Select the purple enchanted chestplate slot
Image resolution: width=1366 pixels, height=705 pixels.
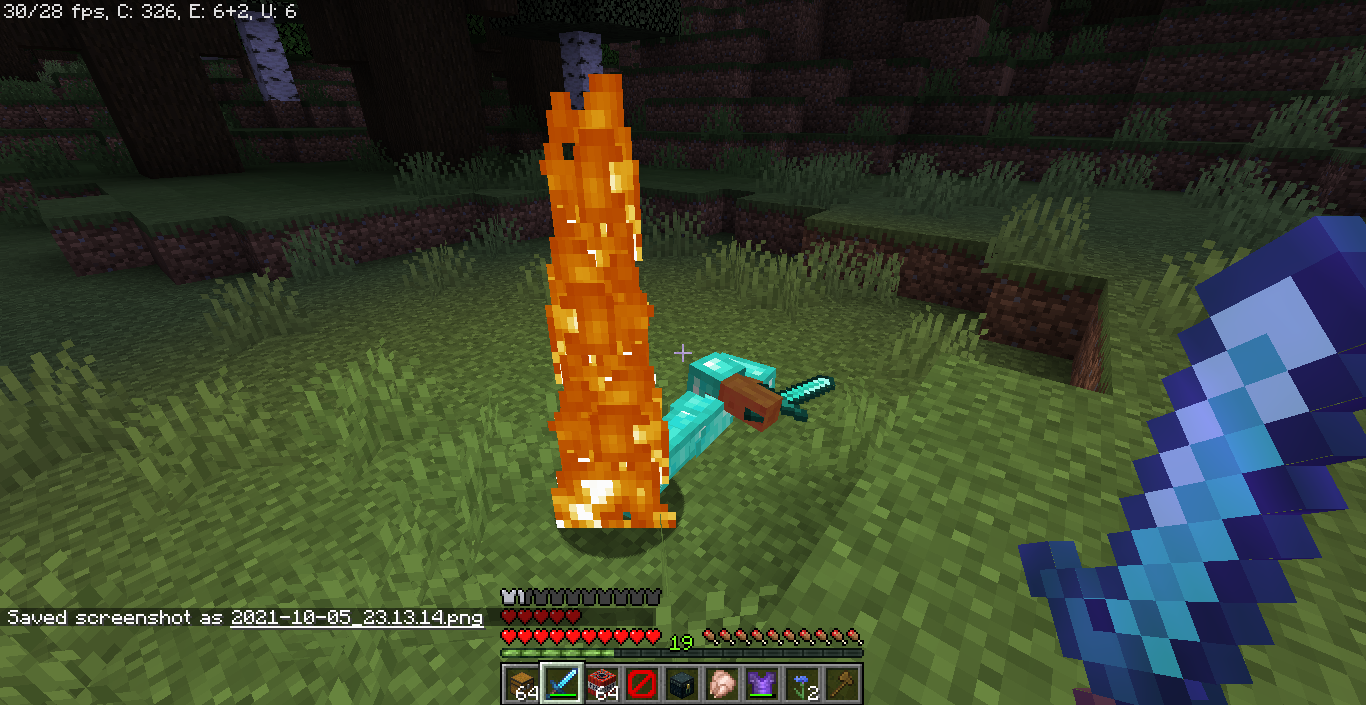pyautogui.click(x=761, y=684)
